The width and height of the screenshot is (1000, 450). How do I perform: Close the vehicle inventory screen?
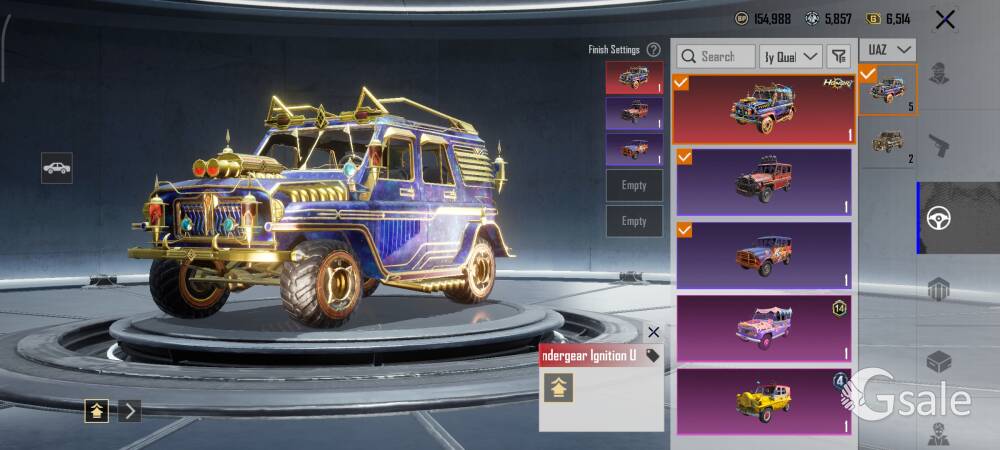[944, 19]
